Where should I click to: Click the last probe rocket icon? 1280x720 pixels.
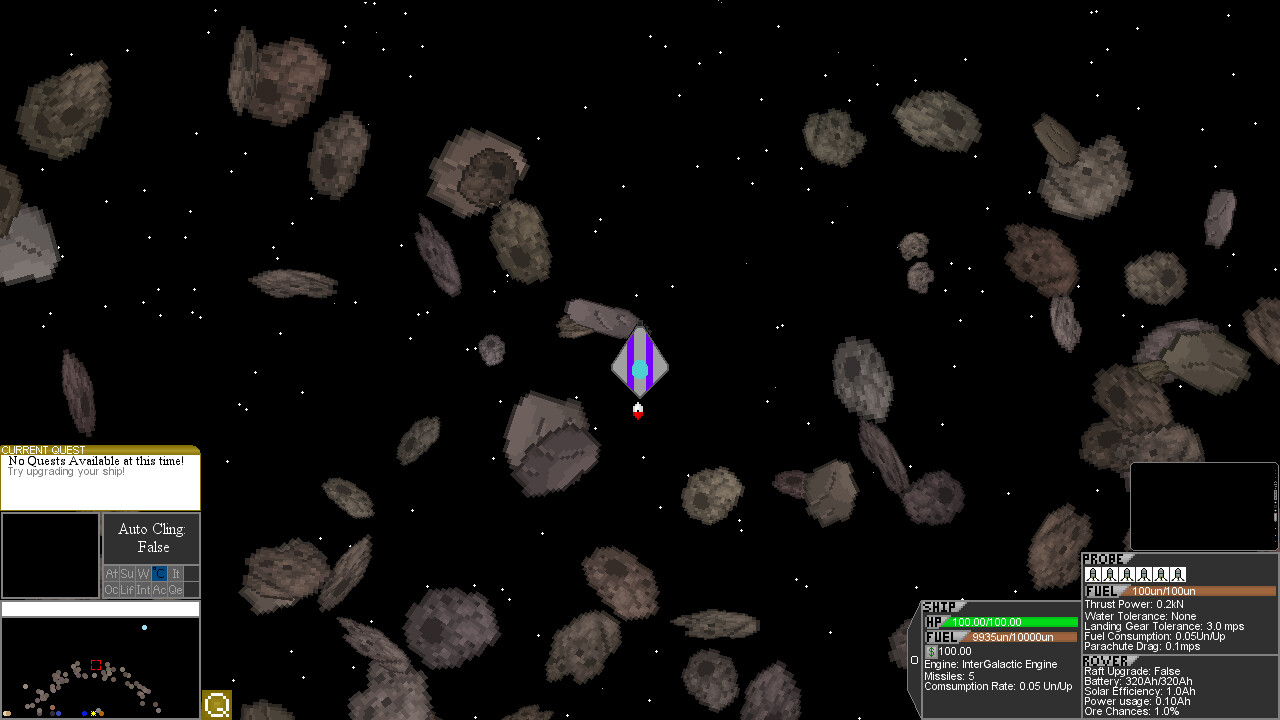click(x=1178, y=573)
